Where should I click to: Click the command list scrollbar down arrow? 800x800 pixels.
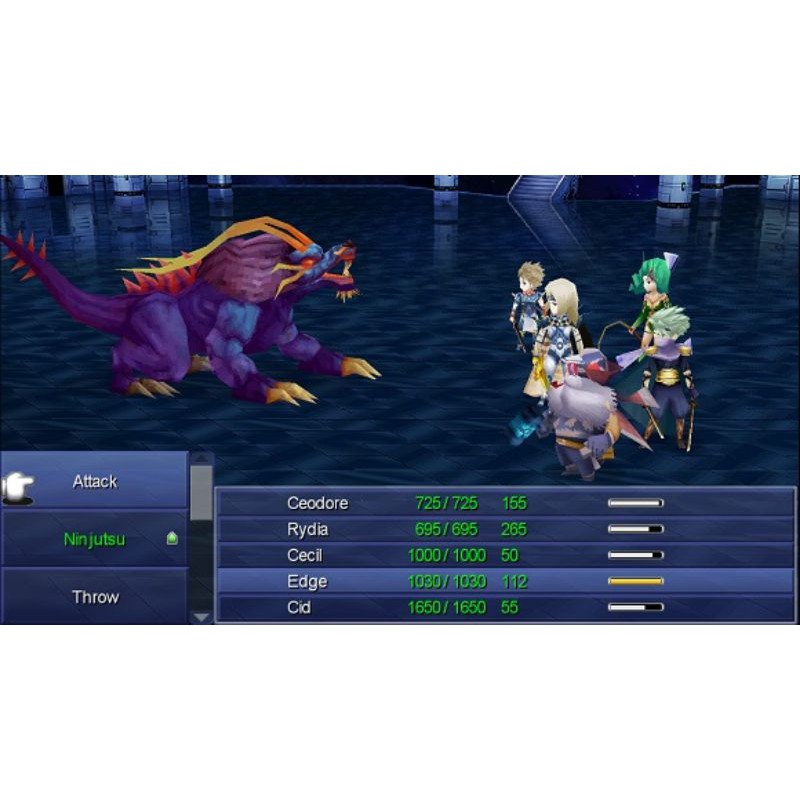[x=201, y=617]
